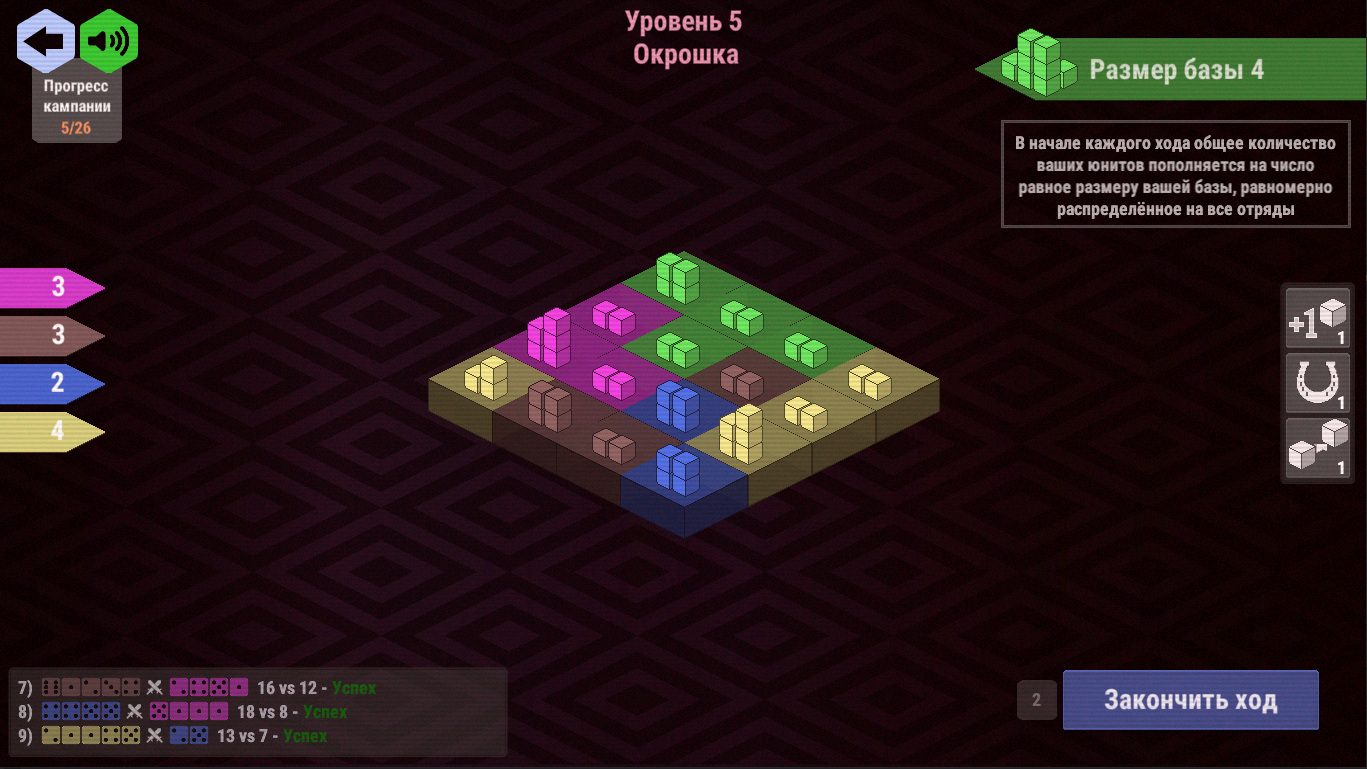Select the magenta 3 squad marker
This screenshot has width=1367, height=769.
[x=48, y=288]
